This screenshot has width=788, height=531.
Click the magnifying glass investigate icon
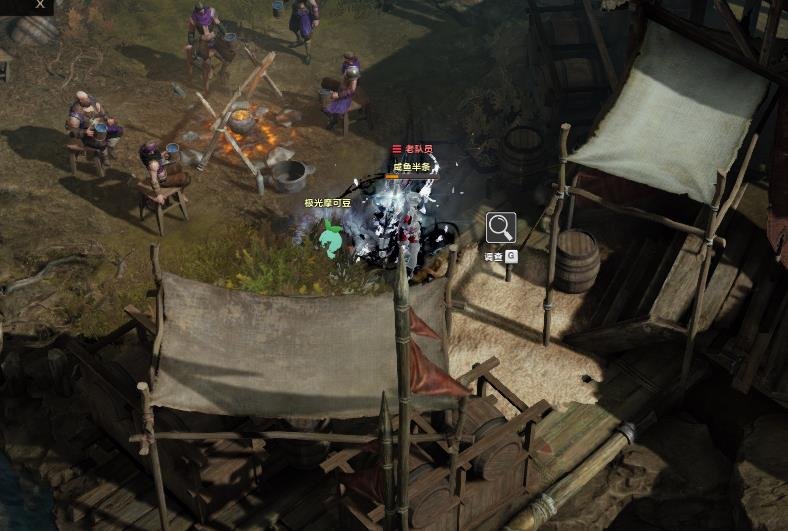click(501, 228)
